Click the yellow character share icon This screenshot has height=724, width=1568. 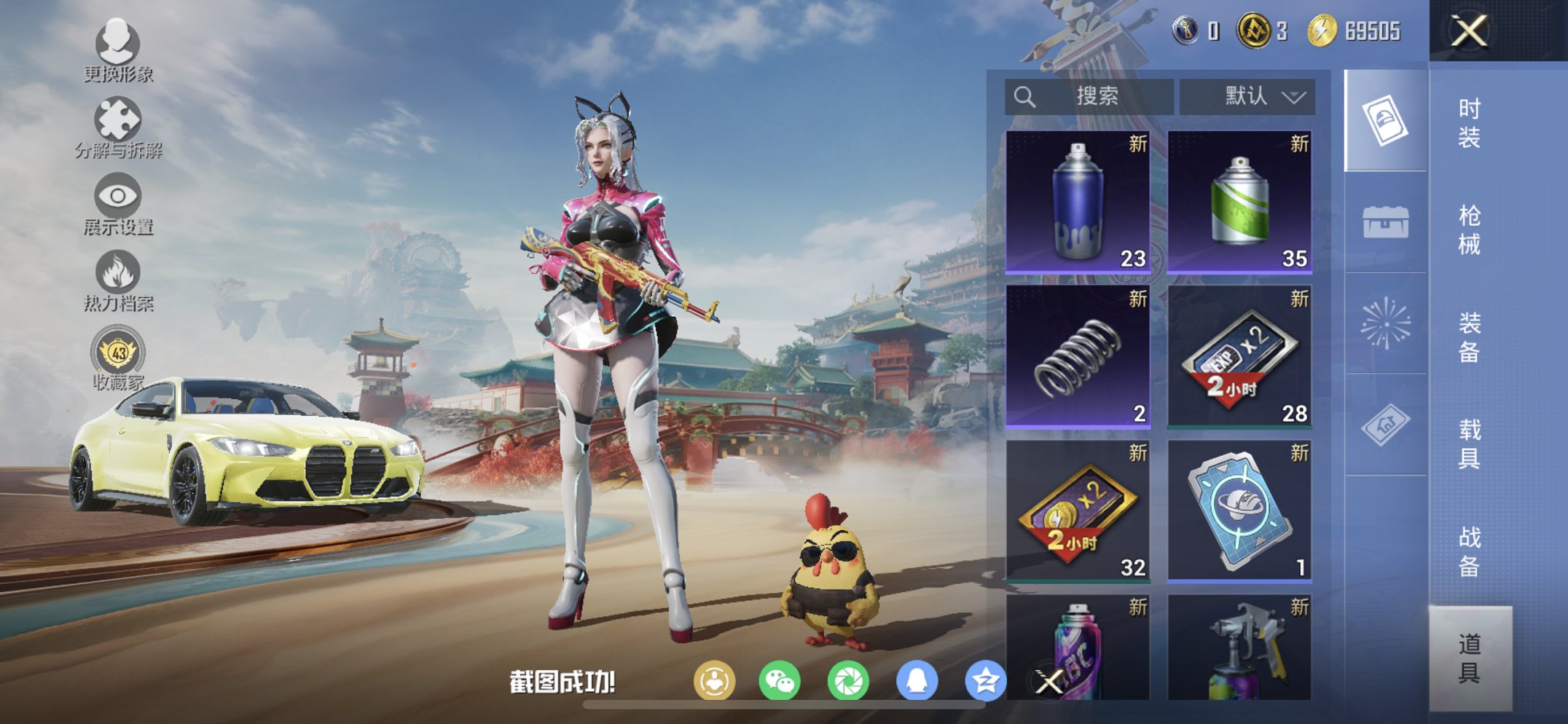pyautogui.click(x=718, y=680)
